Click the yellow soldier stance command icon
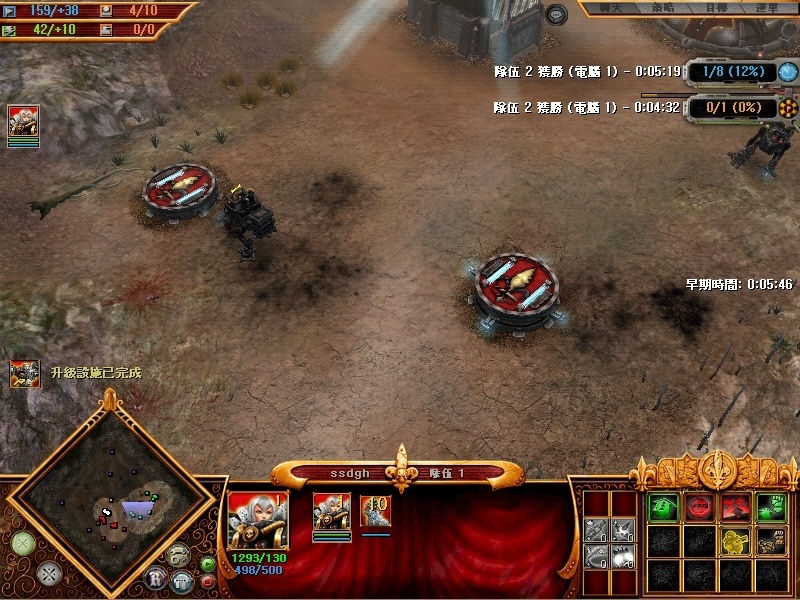This screenshot has height=600, width=800. tap(736, 541)
